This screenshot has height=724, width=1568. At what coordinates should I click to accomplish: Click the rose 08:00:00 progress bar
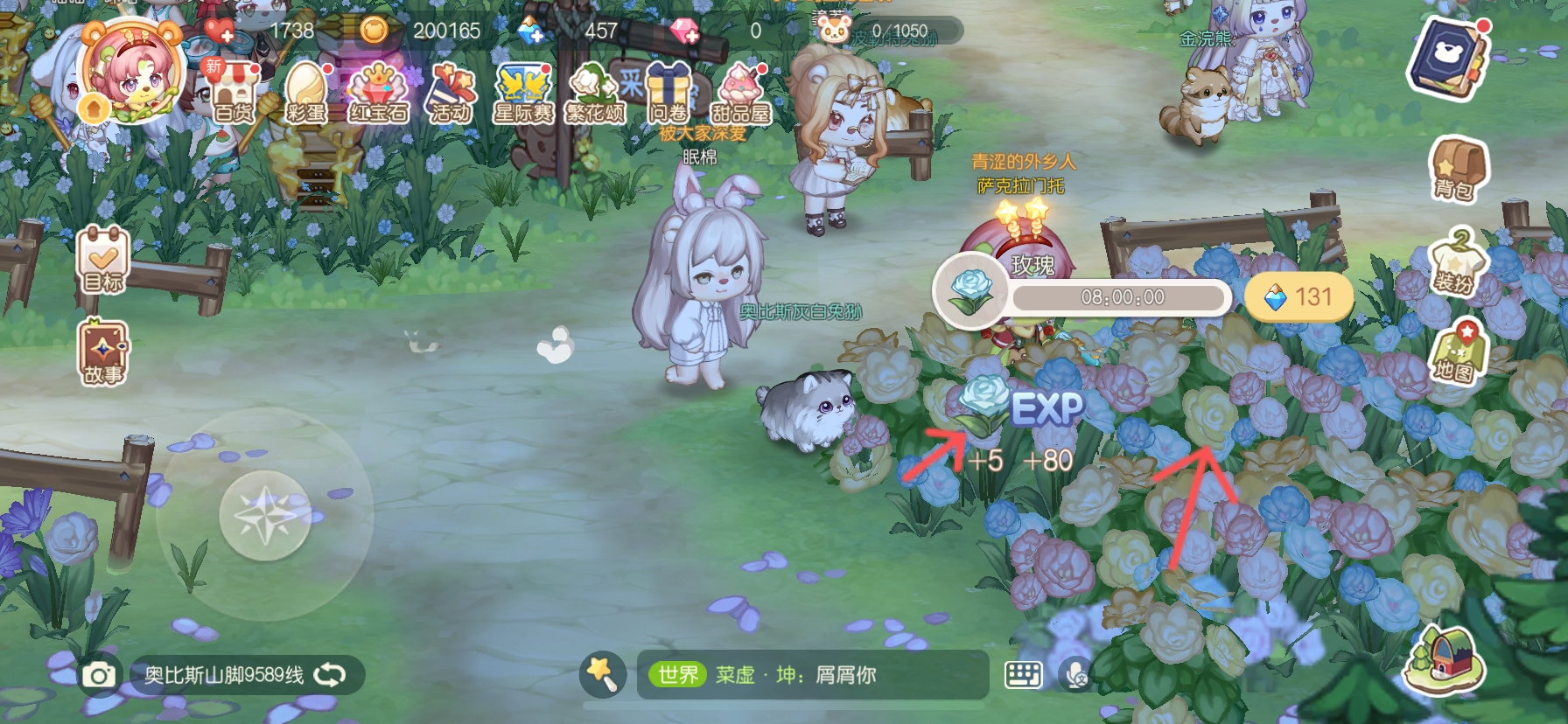(x=1120, y=297)
